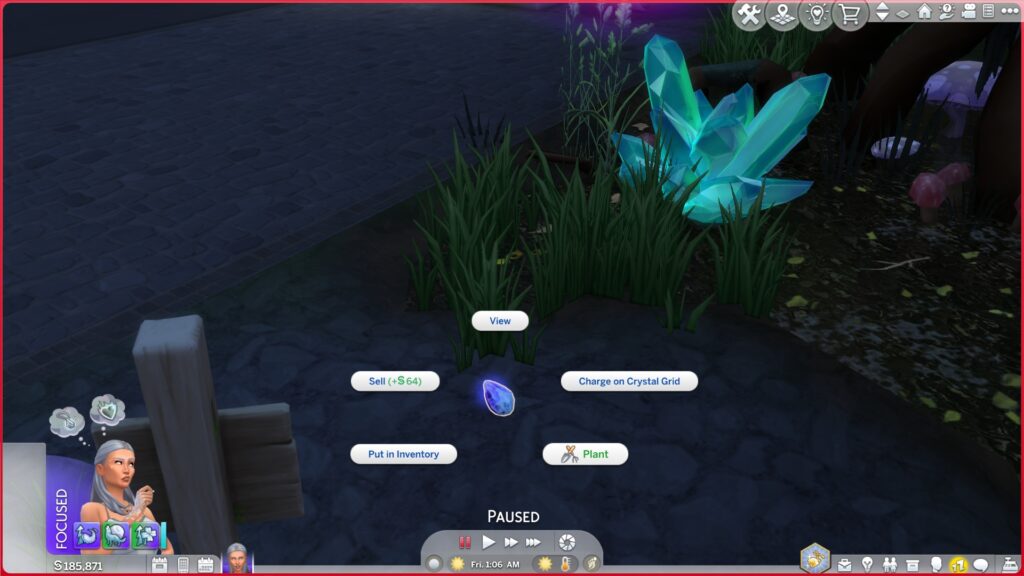Open the relationships panel
This screenshot has height=576, width=1024.
pyautogui.click(x=889, y=565)
